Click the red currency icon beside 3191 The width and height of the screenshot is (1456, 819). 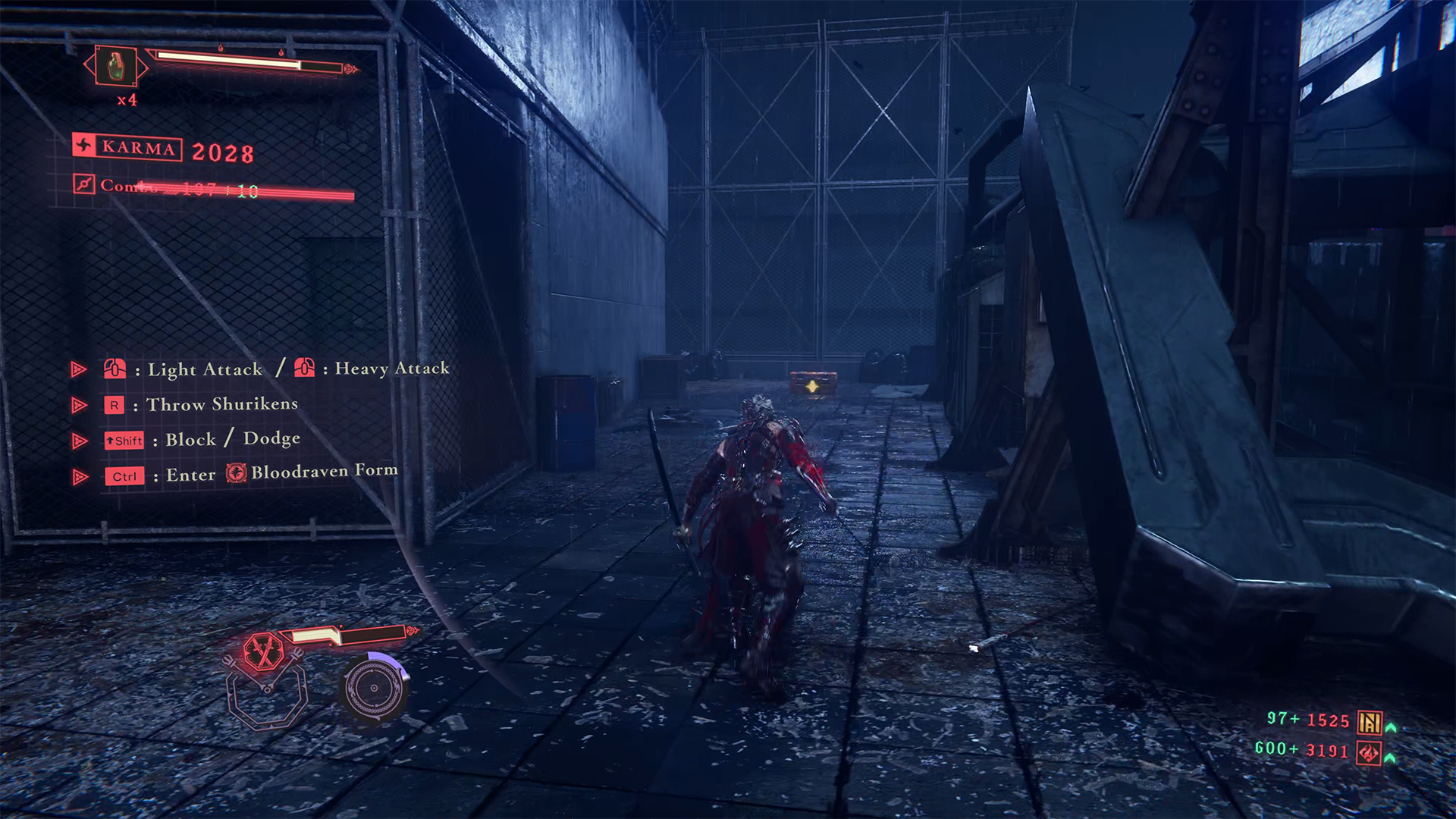(1369, 753)
